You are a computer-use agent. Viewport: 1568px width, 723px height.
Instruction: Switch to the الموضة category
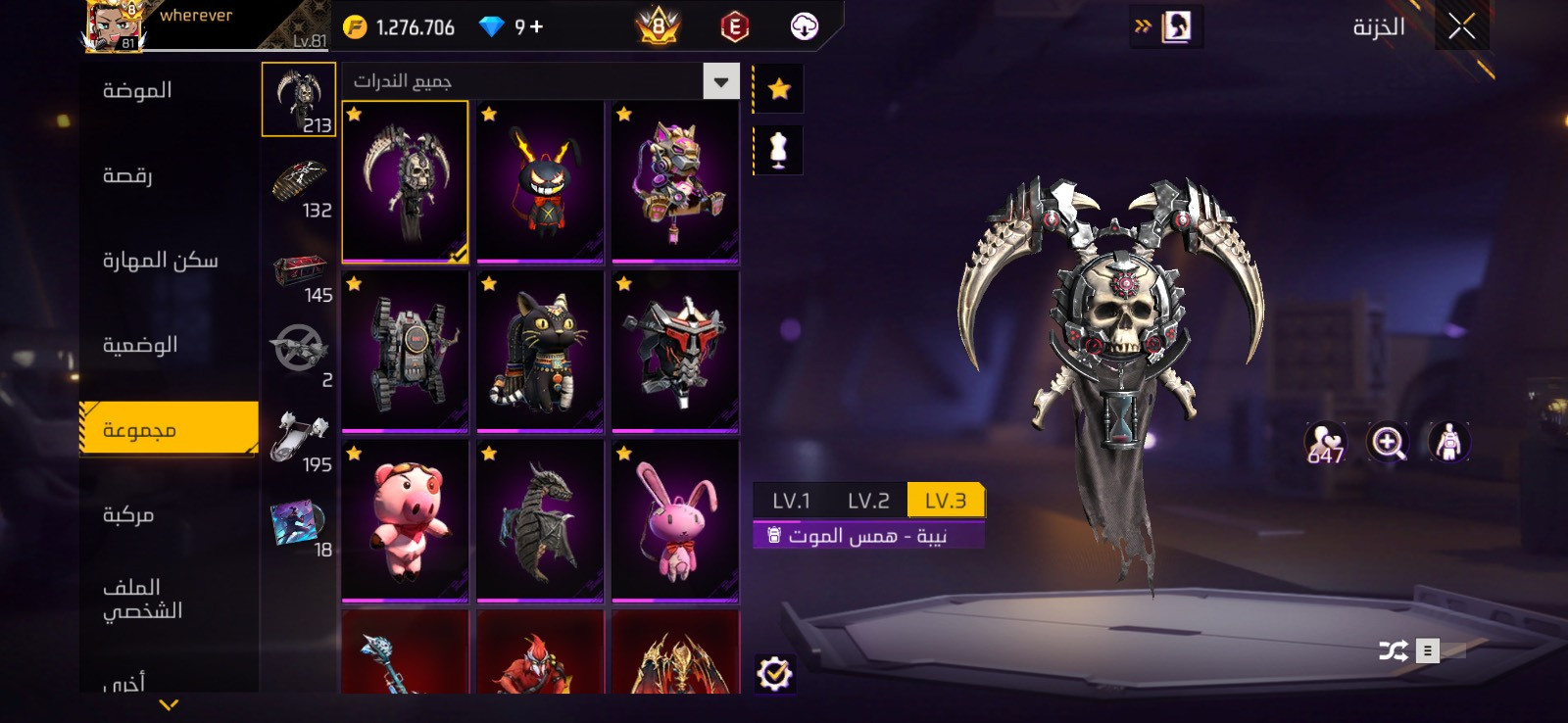[x=137, y=91]
